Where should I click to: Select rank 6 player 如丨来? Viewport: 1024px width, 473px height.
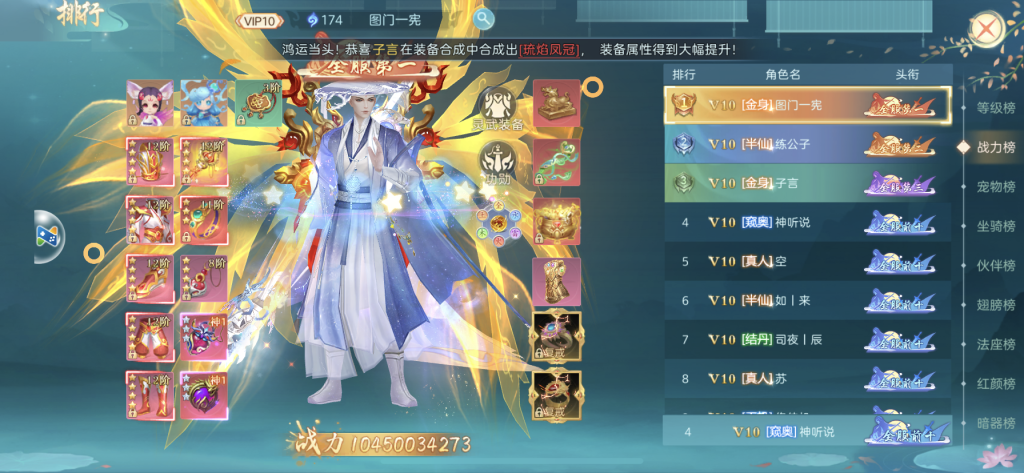click(806, 300)
